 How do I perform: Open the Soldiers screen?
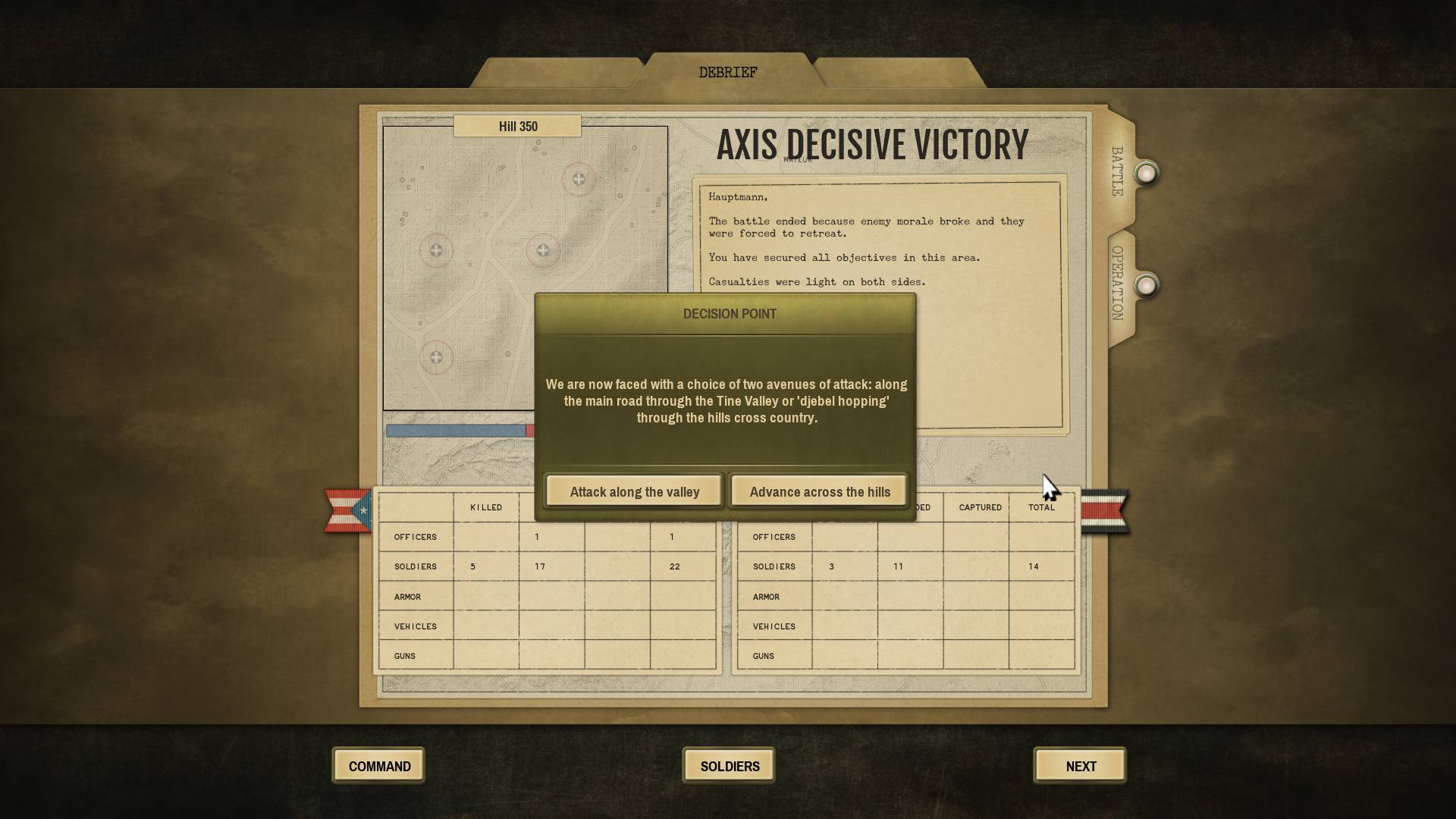coord(728,765)
